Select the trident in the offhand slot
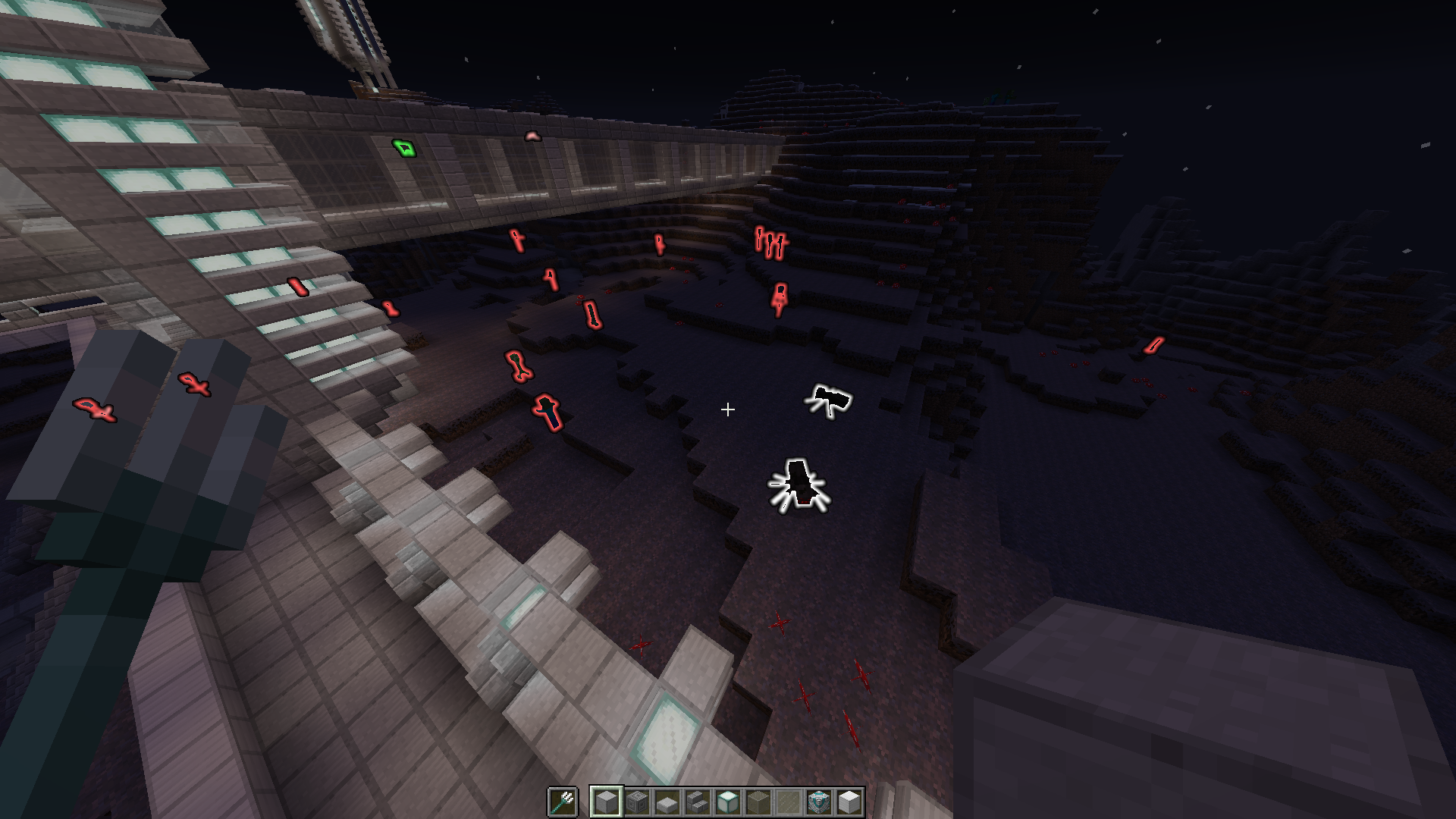The width and height of the screenshot is (1456, 819). tap(562, 802)
